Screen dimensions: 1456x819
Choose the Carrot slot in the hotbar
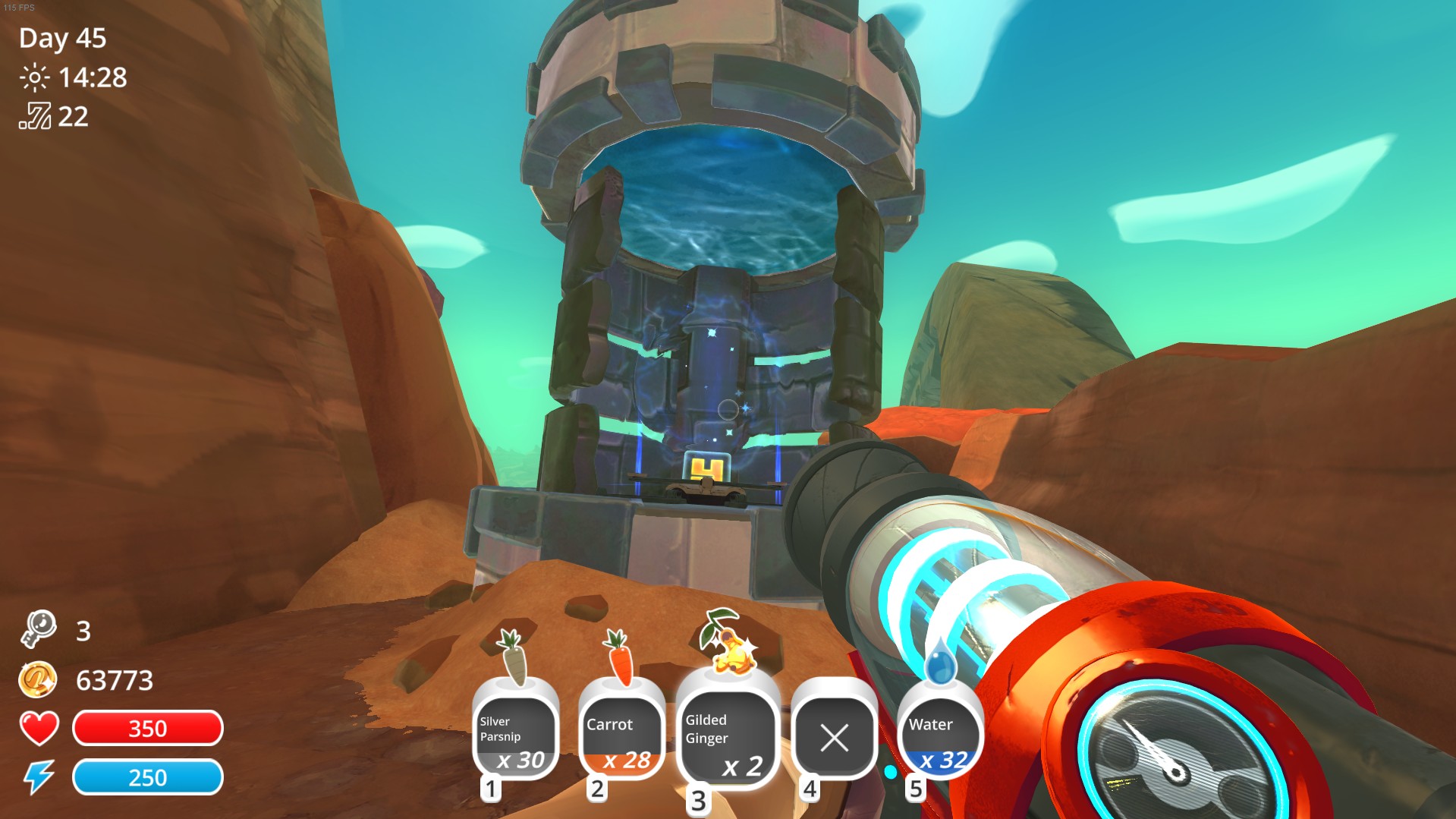point(622,737)
